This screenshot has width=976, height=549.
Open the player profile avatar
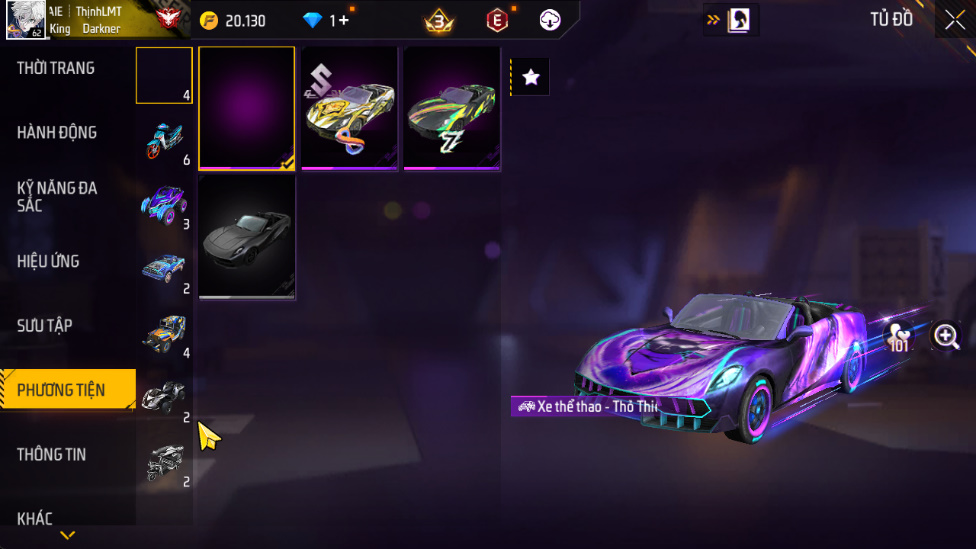click(x=25, y=20)
